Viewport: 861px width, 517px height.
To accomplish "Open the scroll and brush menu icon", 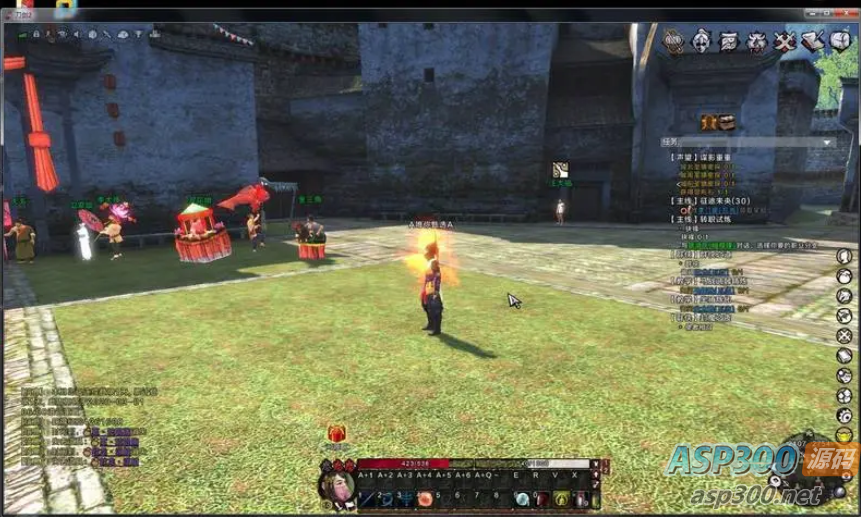I will [813, 41].
